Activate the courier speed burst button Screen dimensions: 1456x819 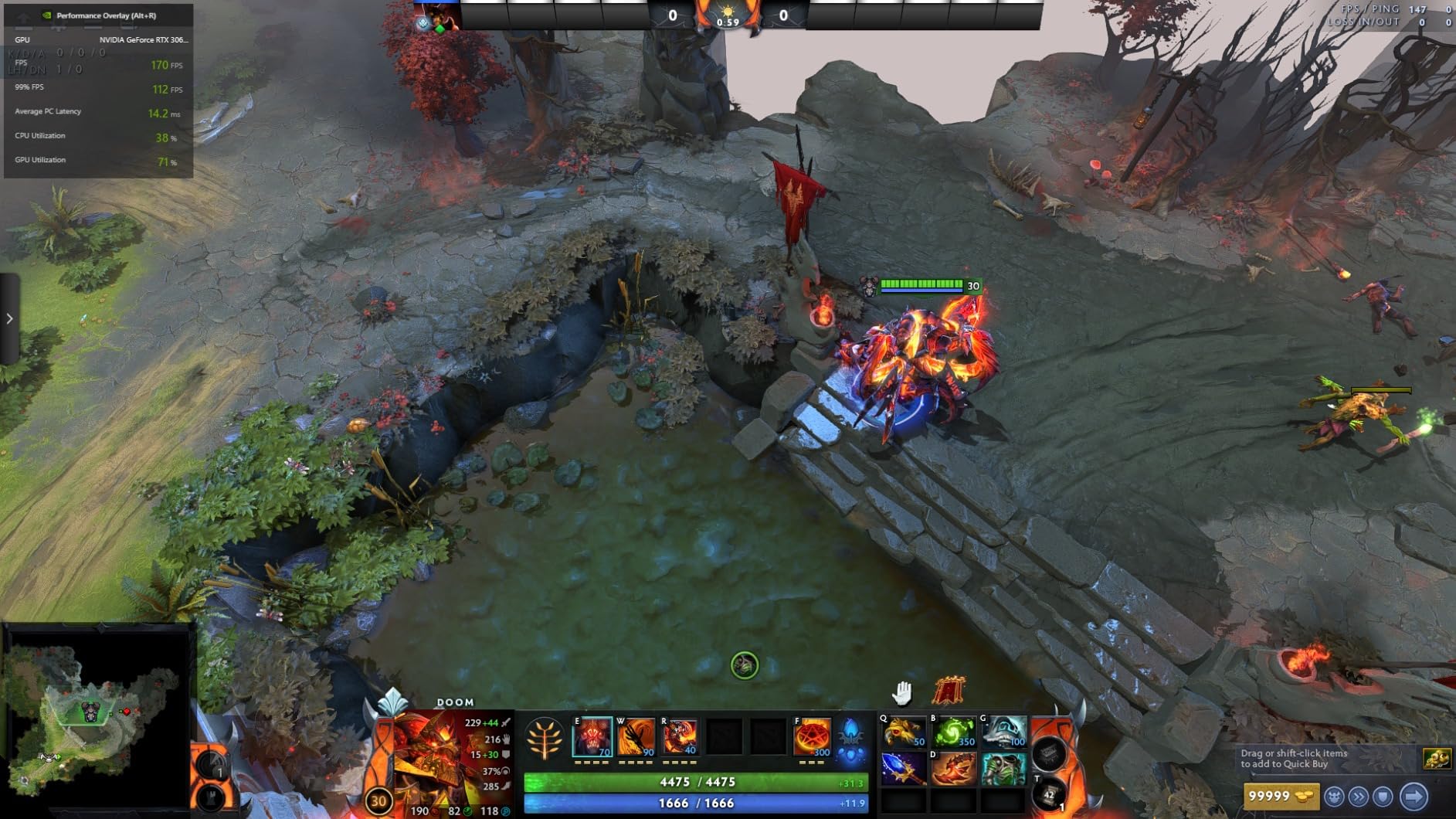click(1359, 796)
